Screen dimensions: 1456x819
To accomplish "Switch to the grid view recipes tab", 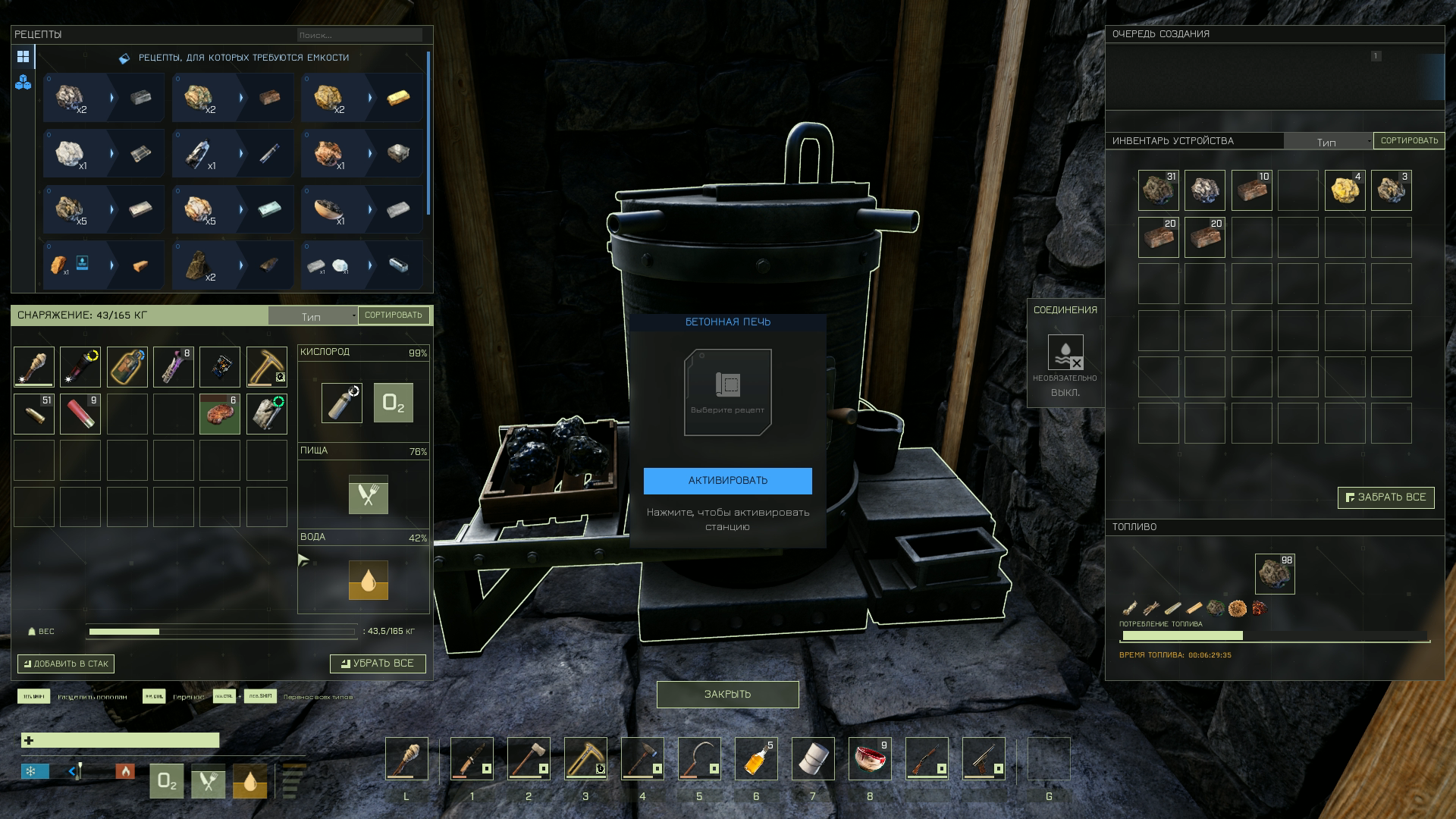I will [23, 57].
